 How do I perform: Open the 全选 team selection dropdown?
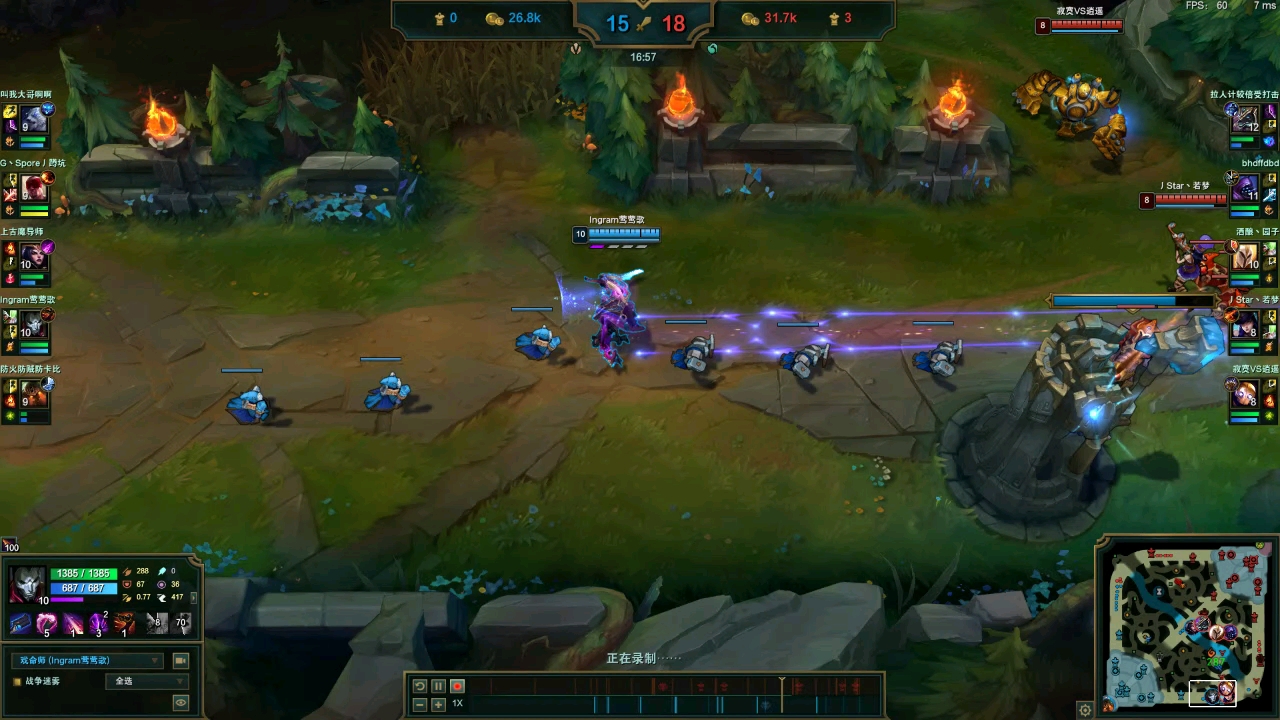point(146,681)
